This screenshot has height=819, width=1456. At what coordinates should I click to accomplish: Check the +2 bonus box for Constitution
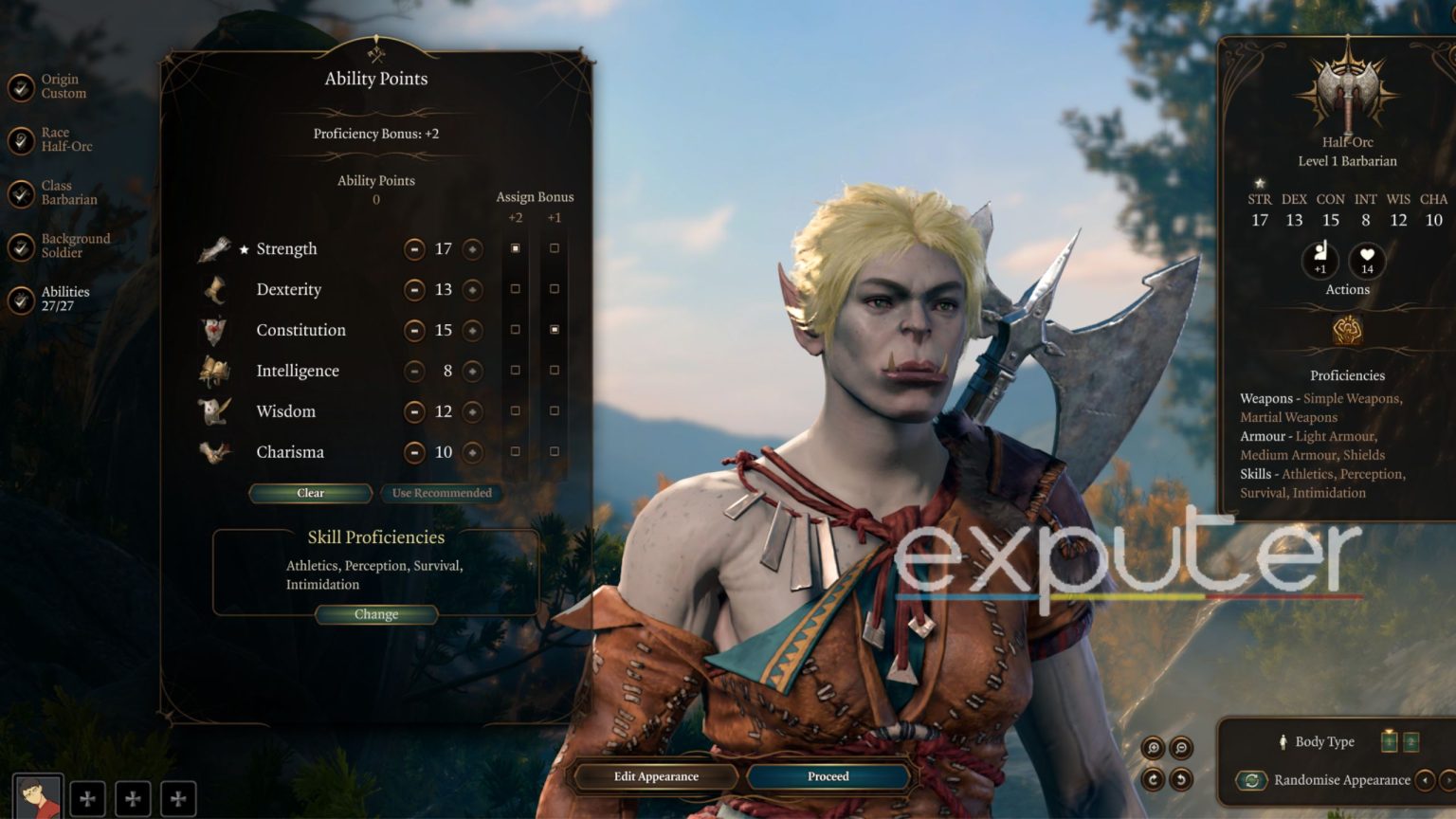click(x=515, y=330)
